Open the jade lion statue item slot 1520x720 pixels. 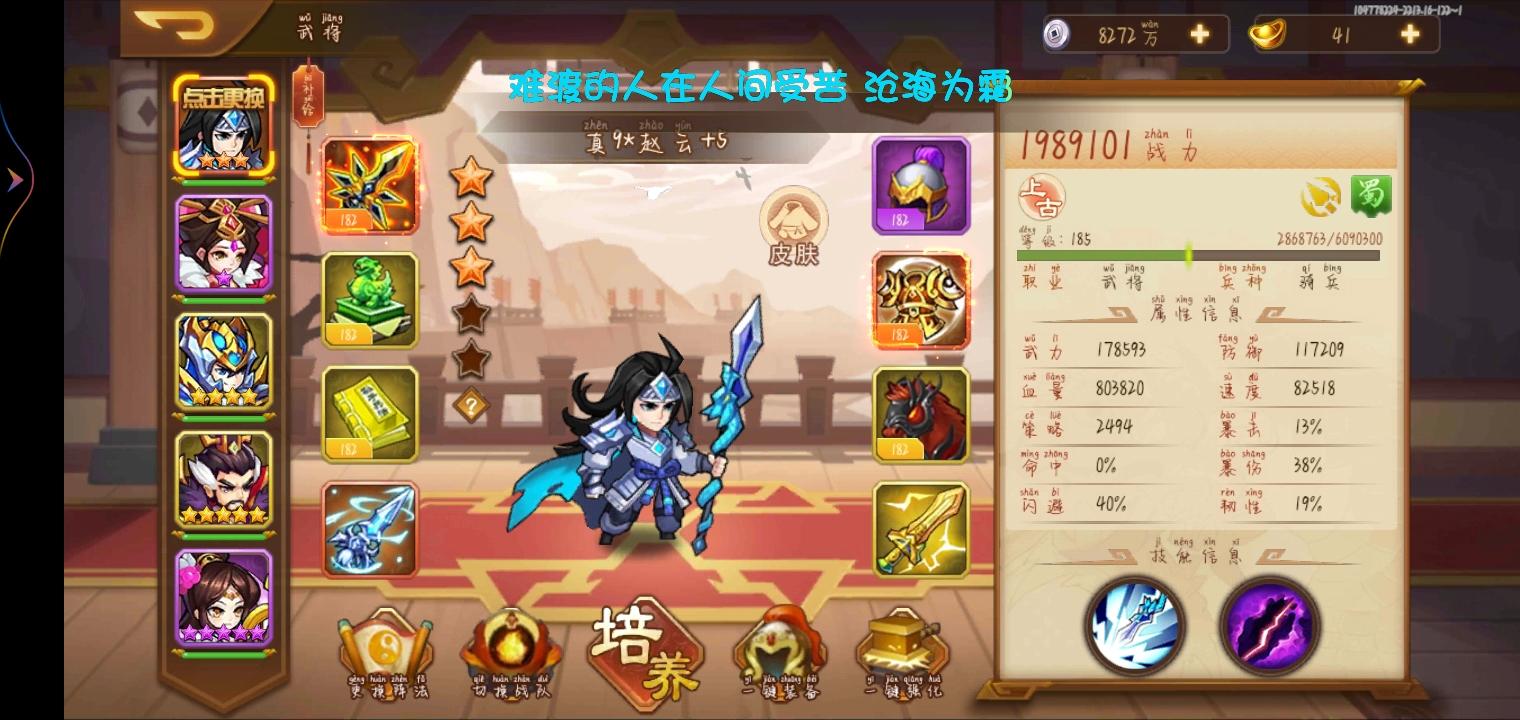(x=370, y=300)
